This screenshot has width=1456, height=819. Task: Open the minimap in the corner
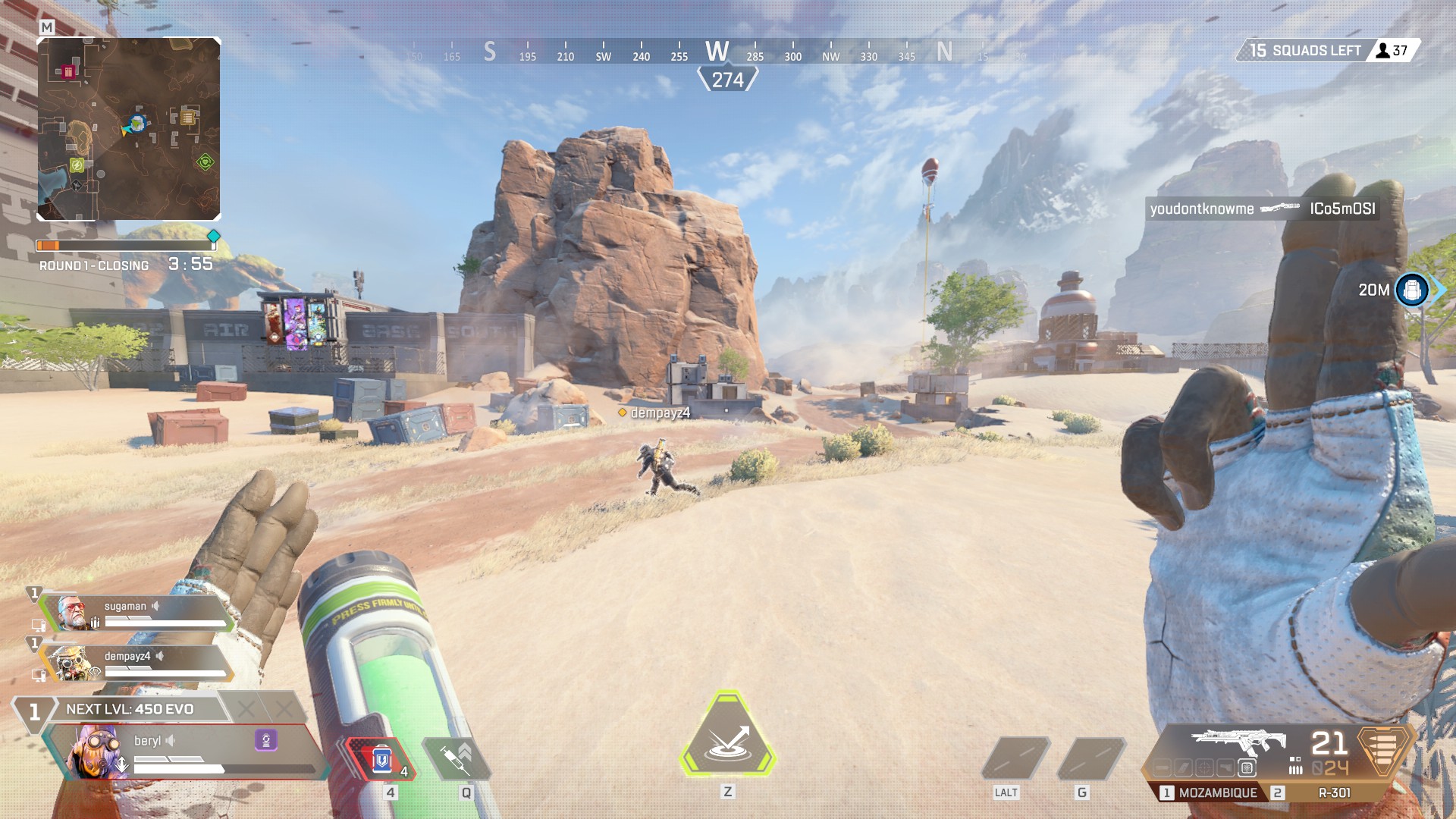pos(129,129)
